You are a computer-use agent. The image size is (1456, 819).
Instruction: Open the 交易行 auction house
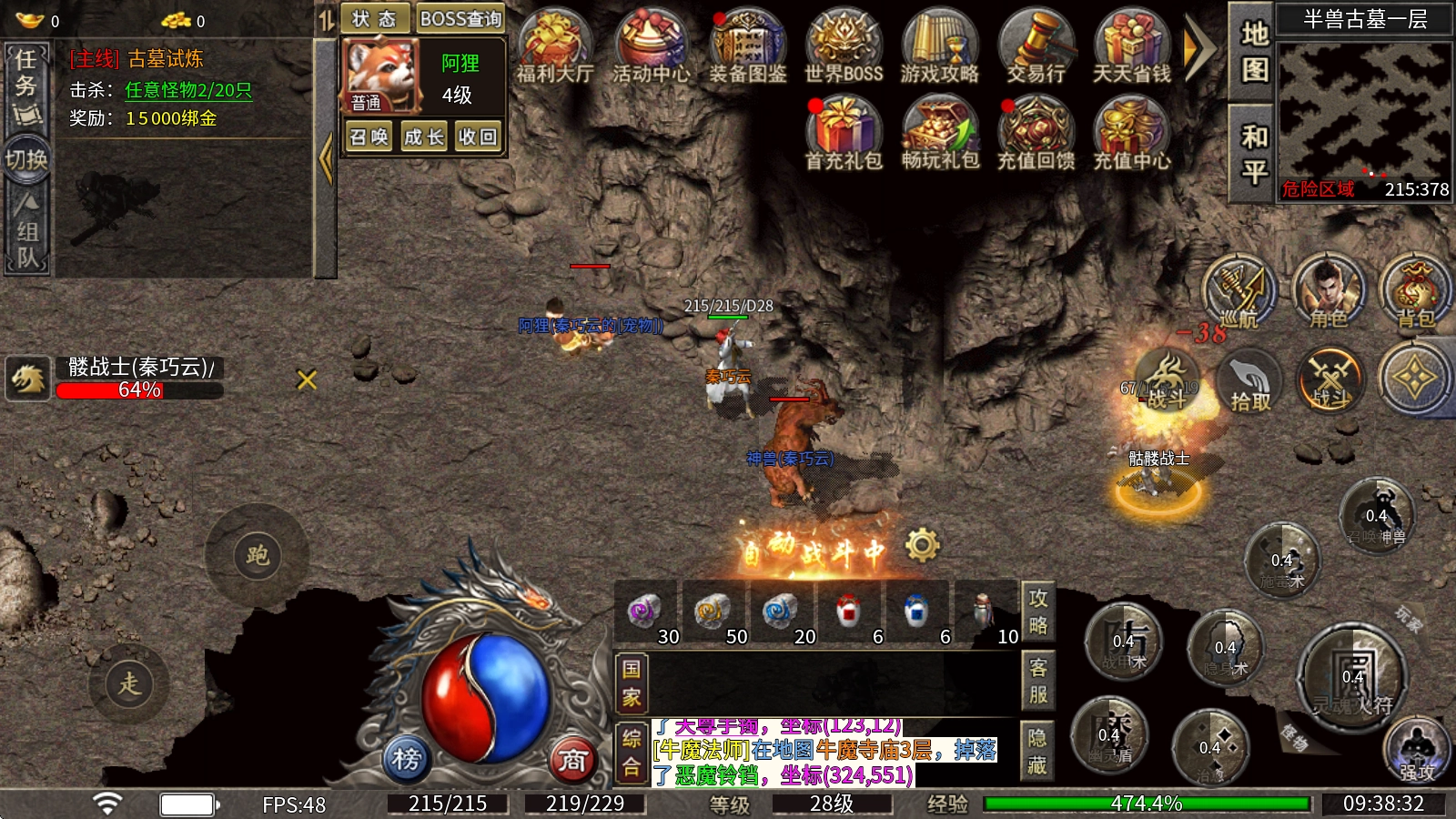pyautogui.click(x=1036, y=46)
